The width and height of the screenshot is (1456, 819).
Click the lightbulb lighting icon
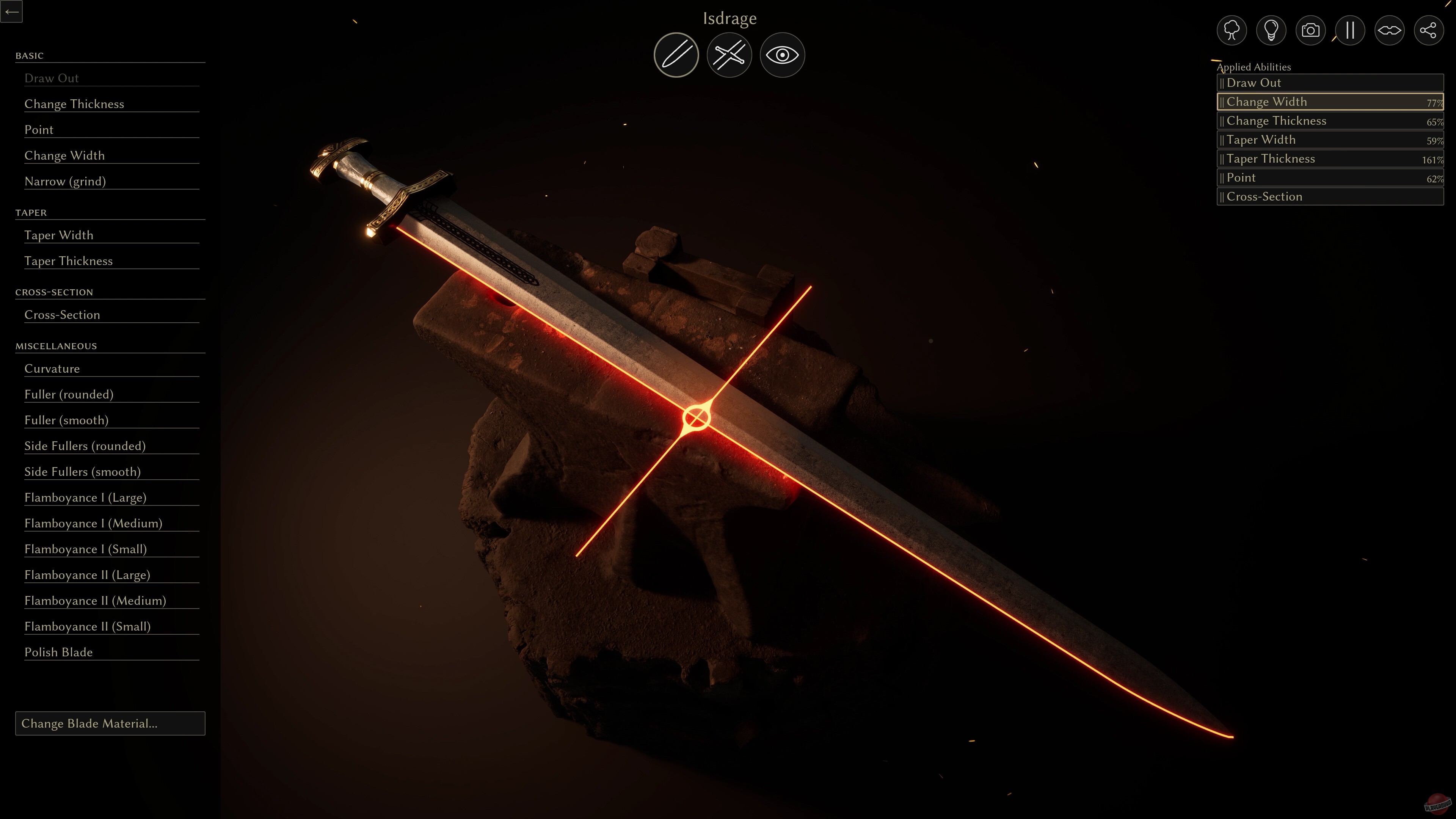1271,30
